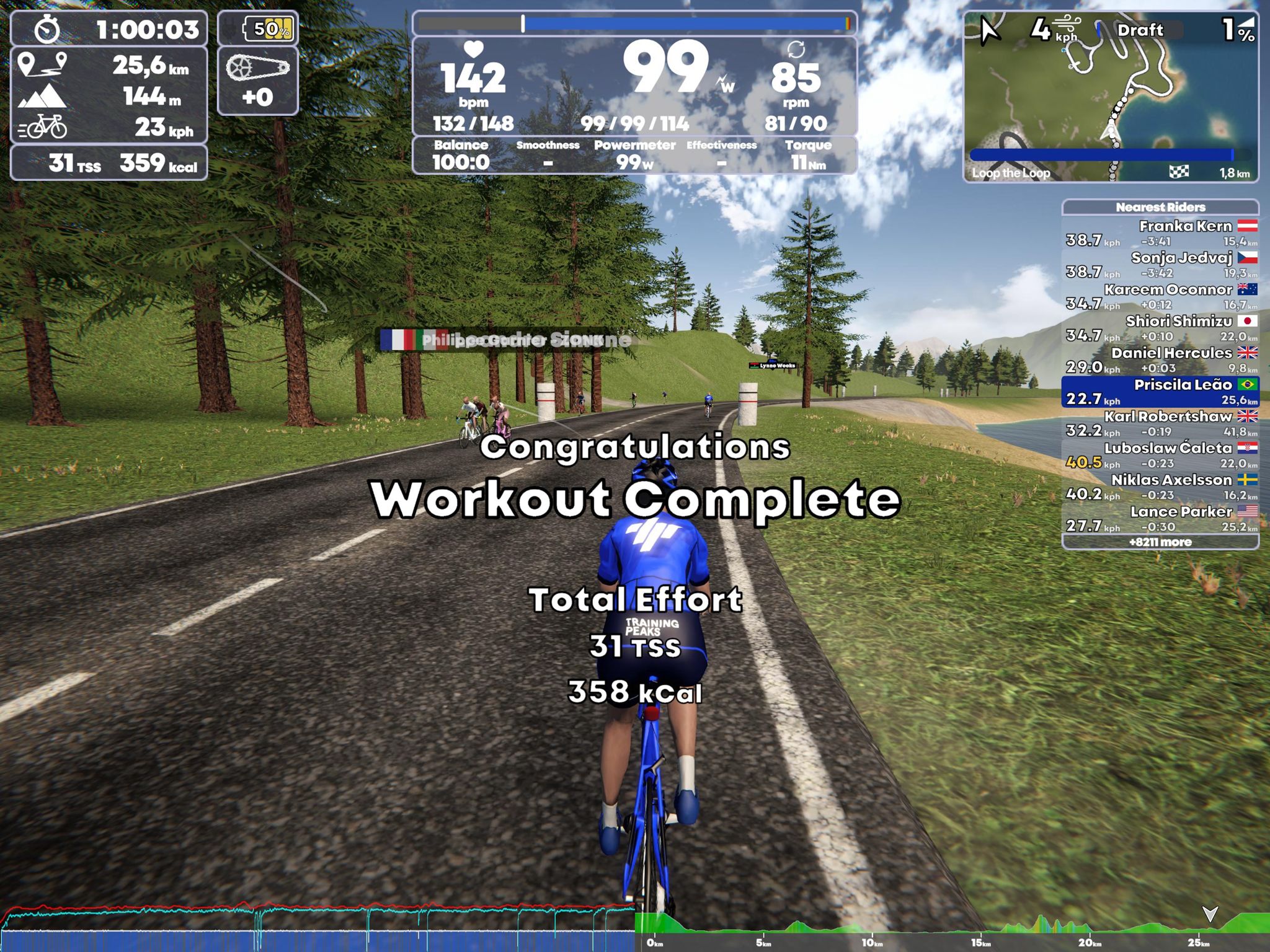Select the Nearest Riders panel header
The height and width of the screenshot is (952, 1270).
tap(1160, 207)
